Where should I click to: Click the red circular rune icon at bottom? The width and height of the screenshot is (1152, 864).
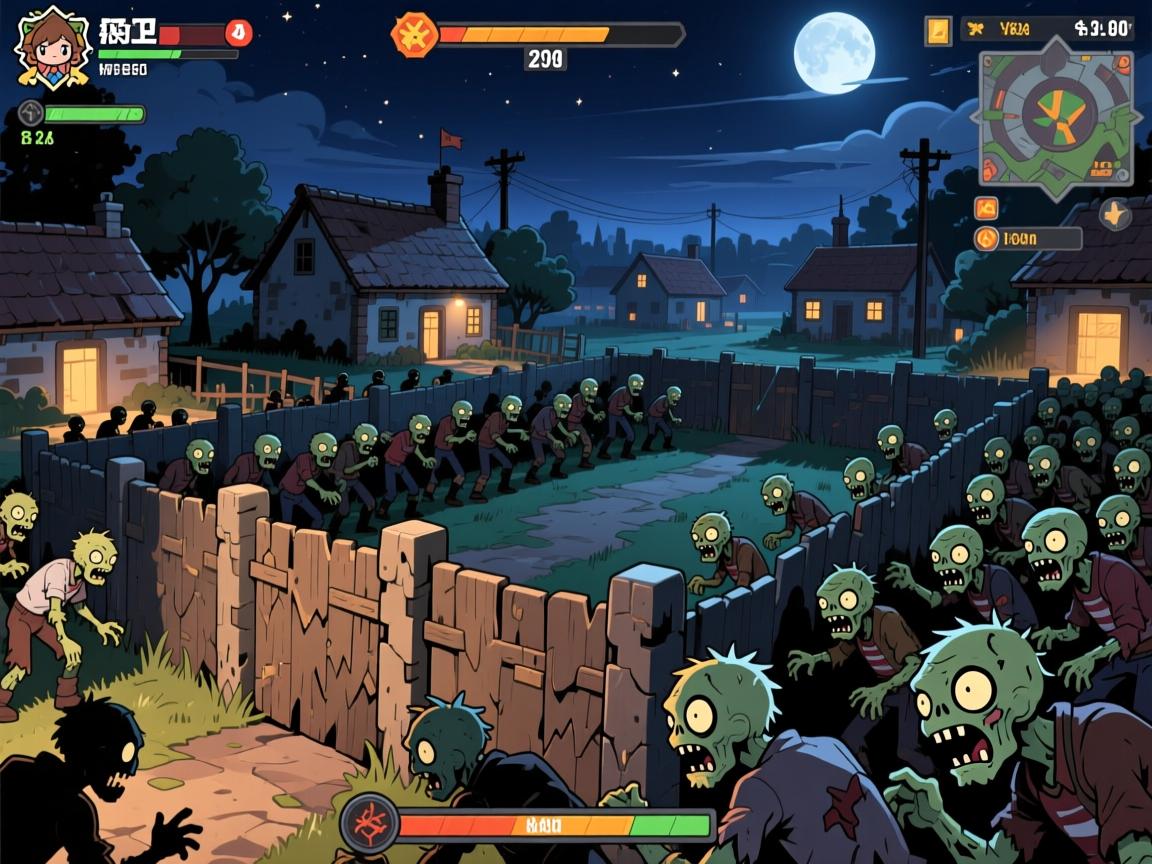pyautogui.click(x=369, y=824)
